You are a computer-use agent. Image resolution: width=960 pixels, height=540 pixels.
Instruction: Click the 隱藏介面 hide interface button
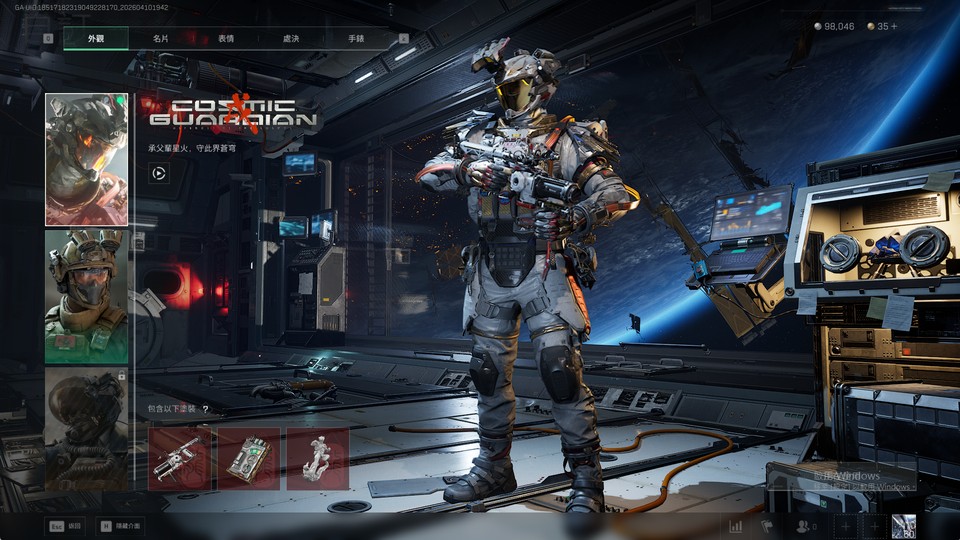pyautogui.click(x=120, y=525)
